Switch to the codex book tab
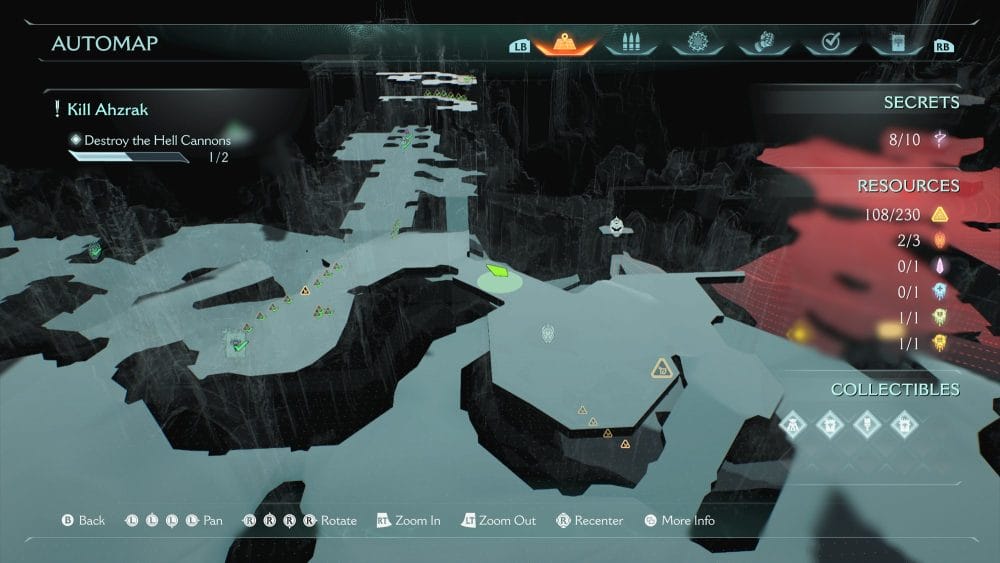 pyautogui.click(x=893, y=44)
